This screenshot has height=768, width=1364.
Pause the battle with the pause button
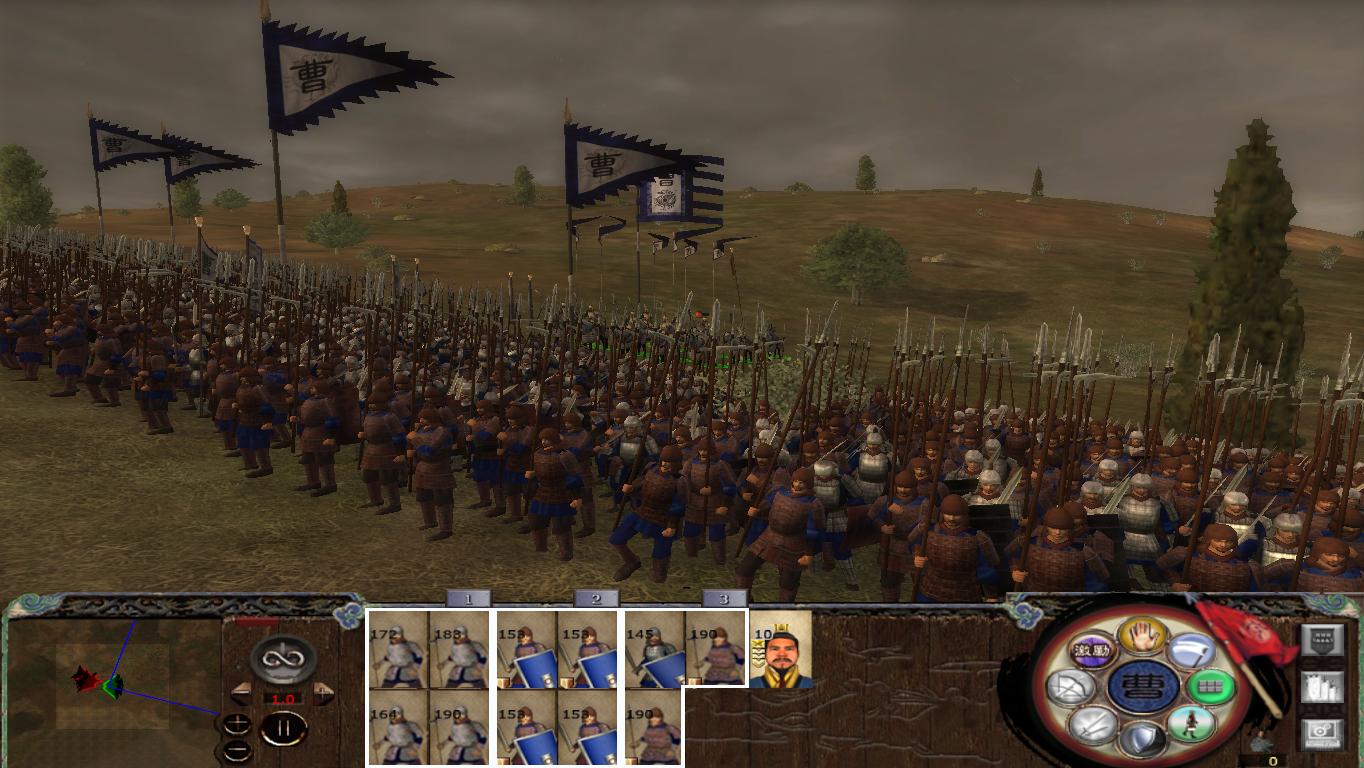point(282,728)
